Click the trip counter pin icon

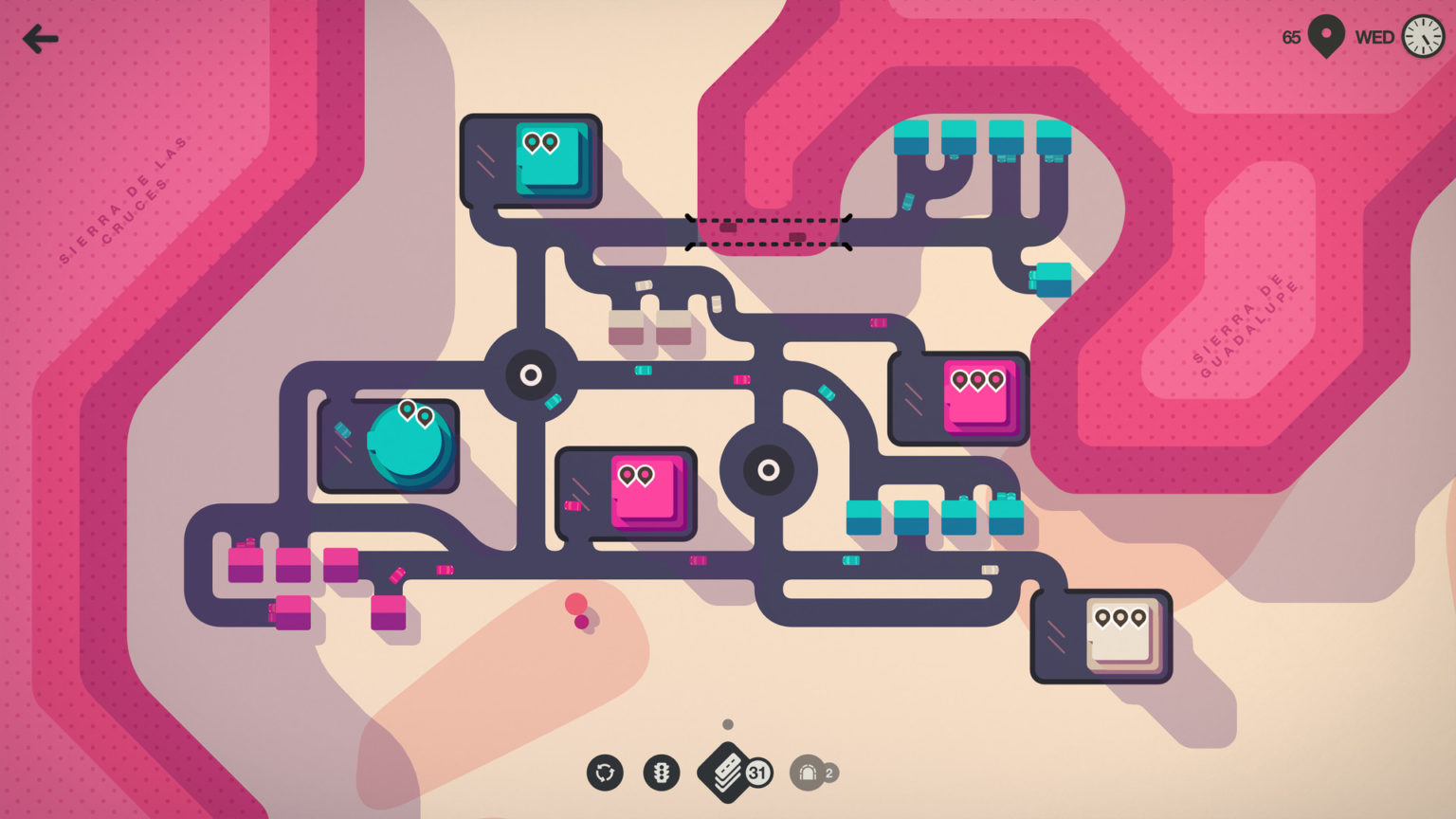click(1324, 35)
